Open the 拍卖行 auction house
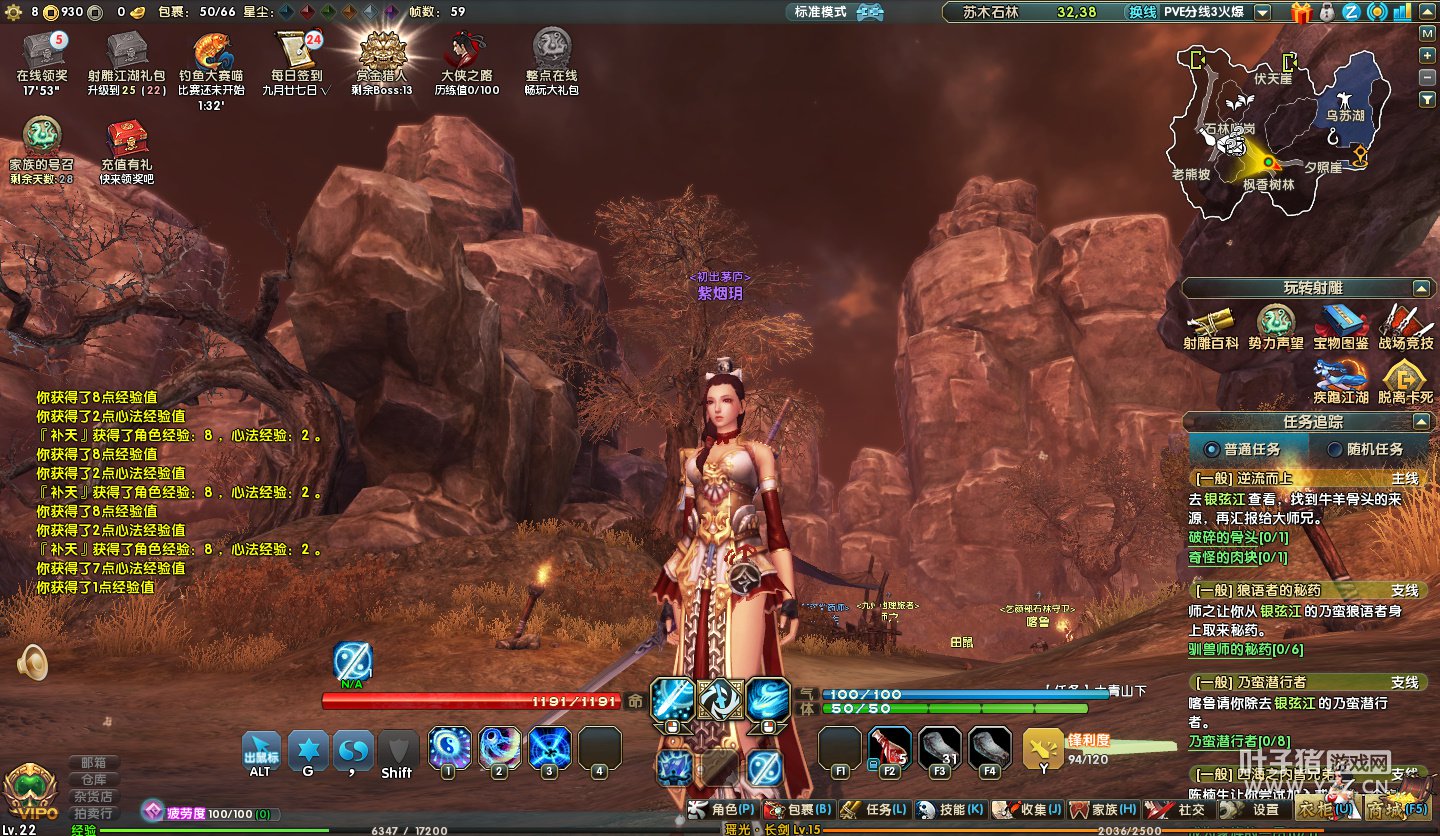The height and width of the screenshot is (836, 1440). [x=94, y=813]
